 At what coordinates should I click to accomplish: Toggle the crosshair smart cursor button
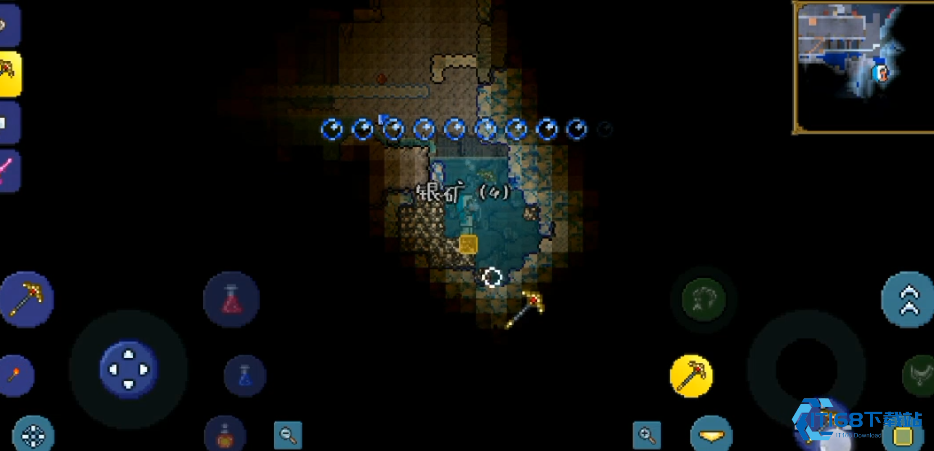tap(33, 435)
